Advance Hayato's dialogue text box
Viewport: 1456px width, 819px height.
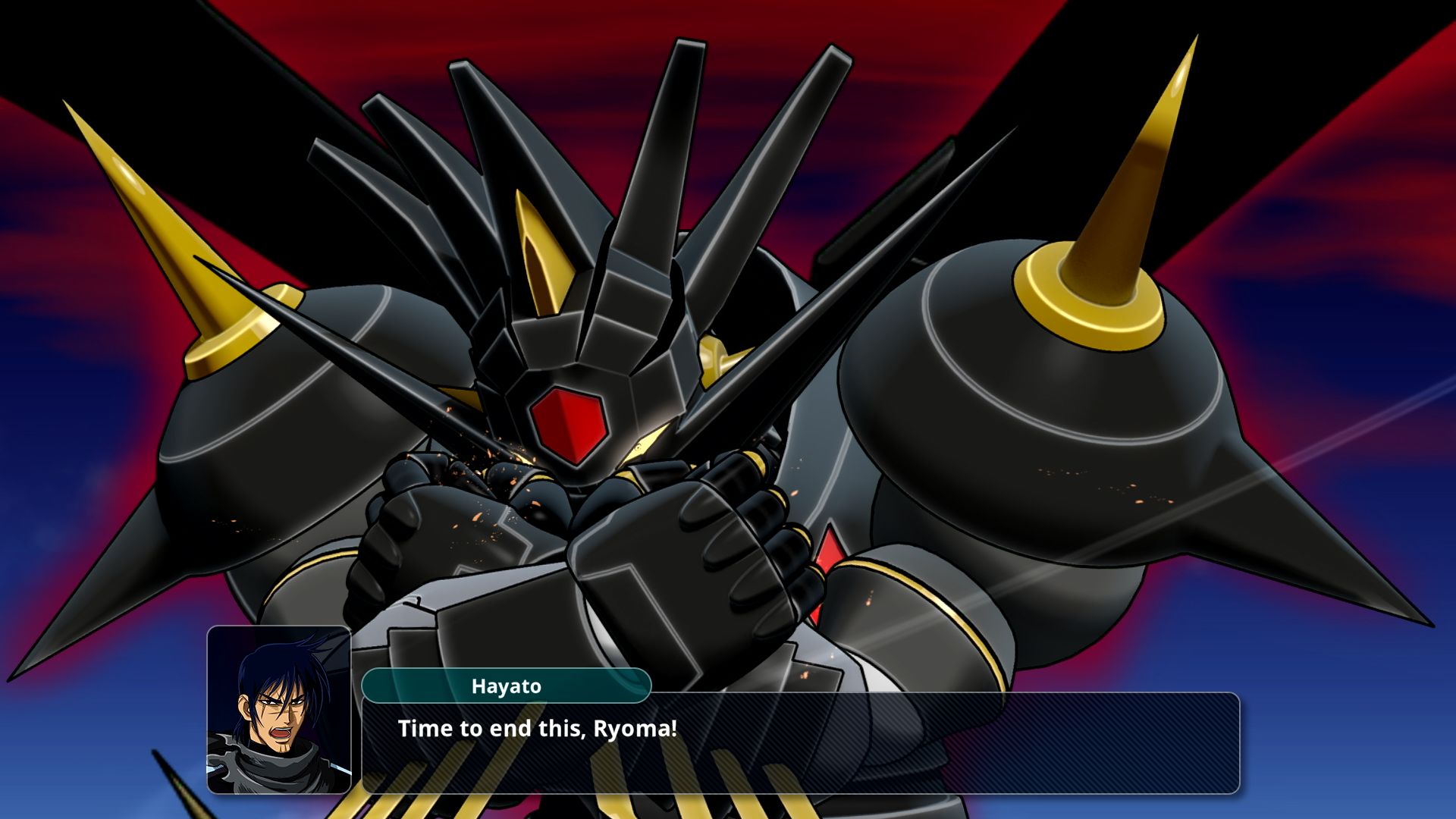[800, 742]
